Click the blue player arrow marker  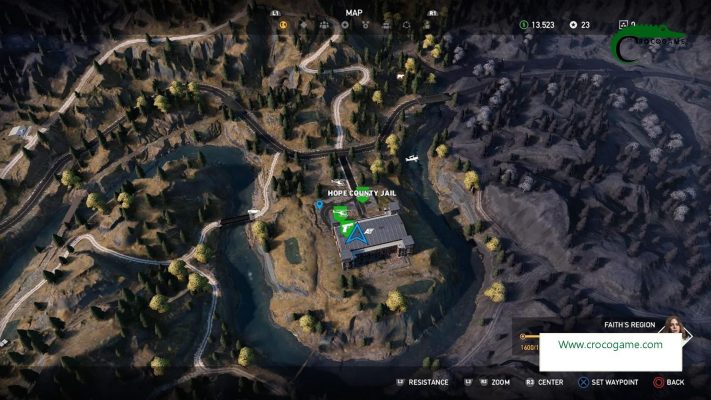point(356,234)
